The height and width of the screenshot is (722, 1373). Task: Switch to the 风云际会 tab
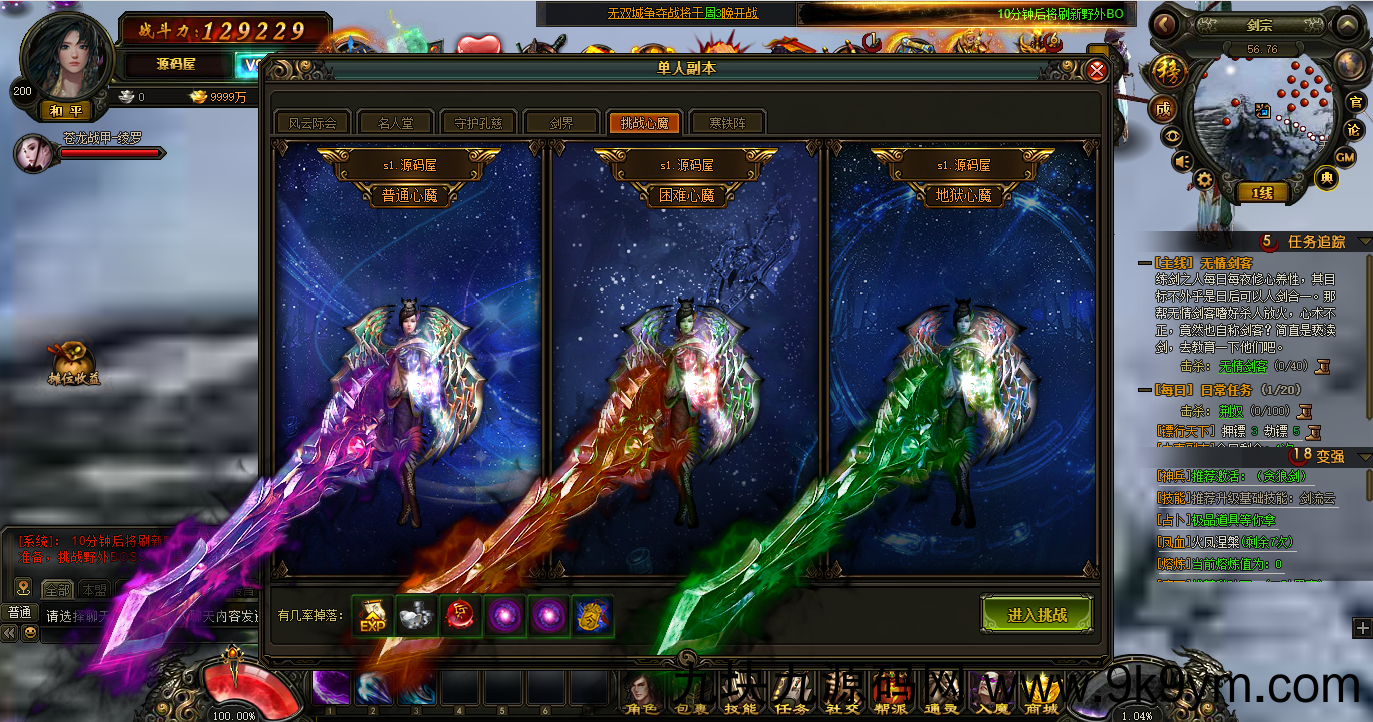pos(312,123)
